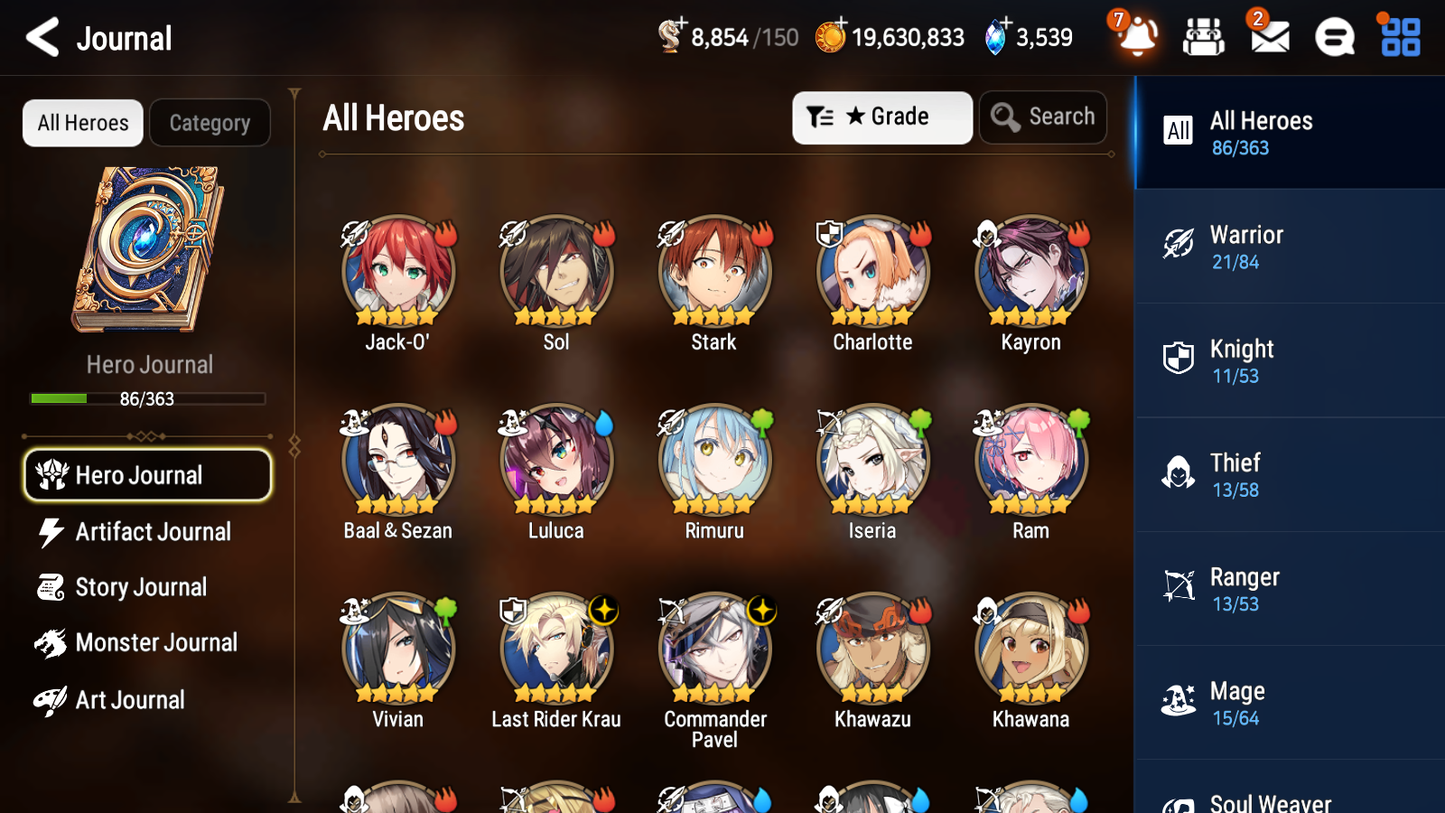Open the main menu grid icon
The height and width of the screenshot is (813, 1445).
click(1399, 36)
